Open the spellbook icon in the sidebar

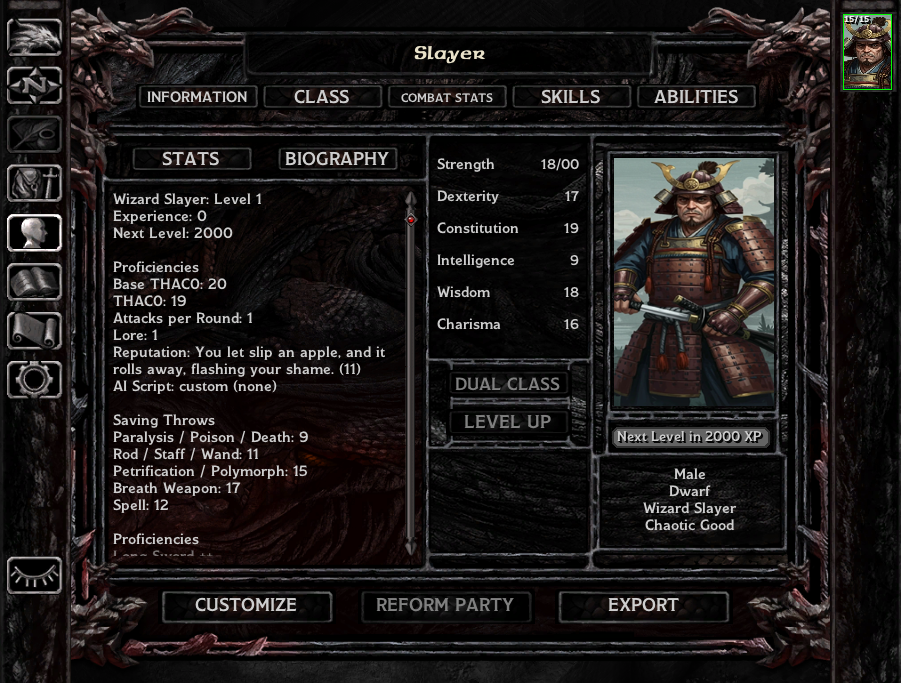[x=34, y=282]
